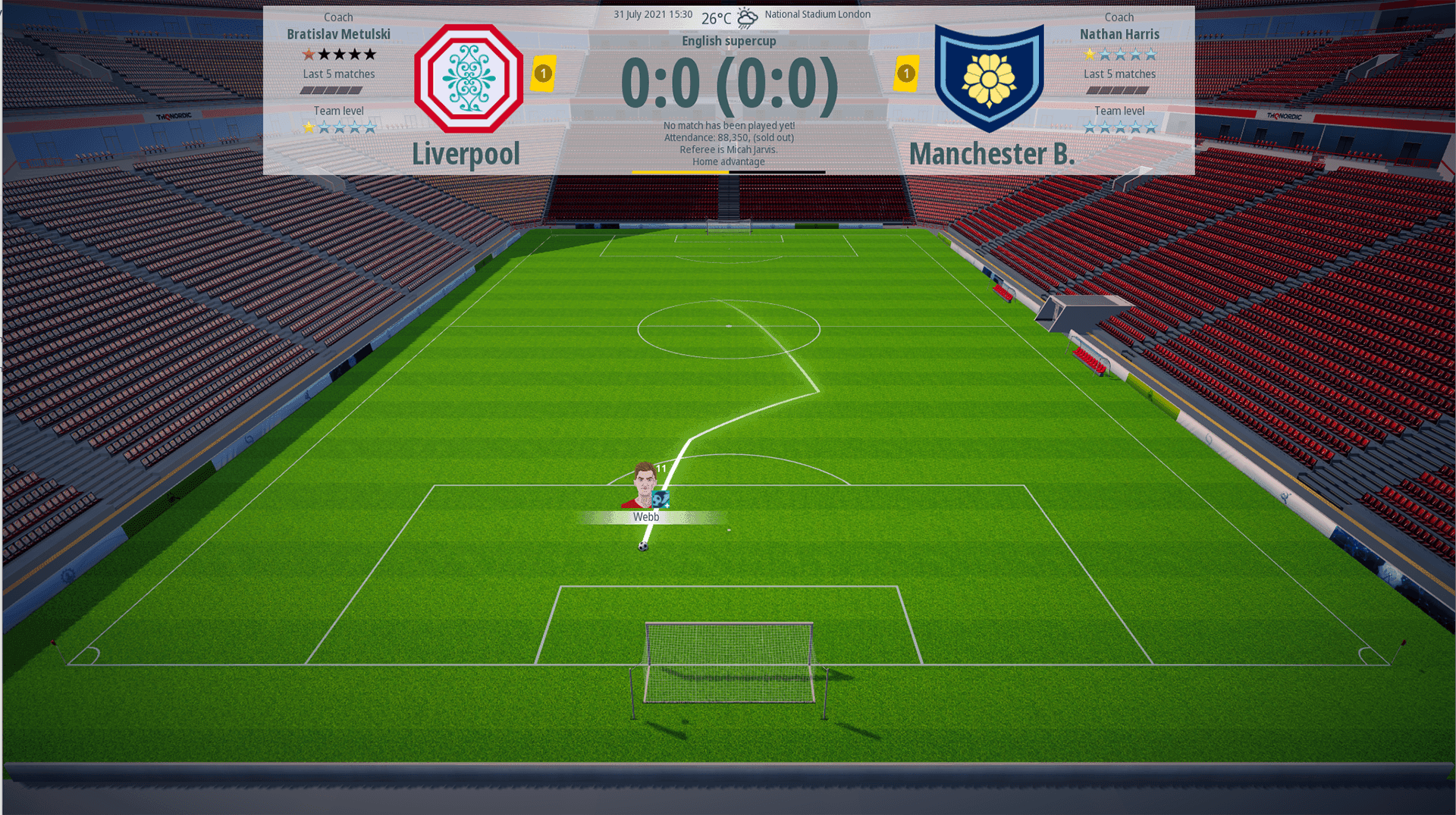Open the yellow card counter beside Manchester B.
Viewport: 1456px width, 815px height.
907,74
